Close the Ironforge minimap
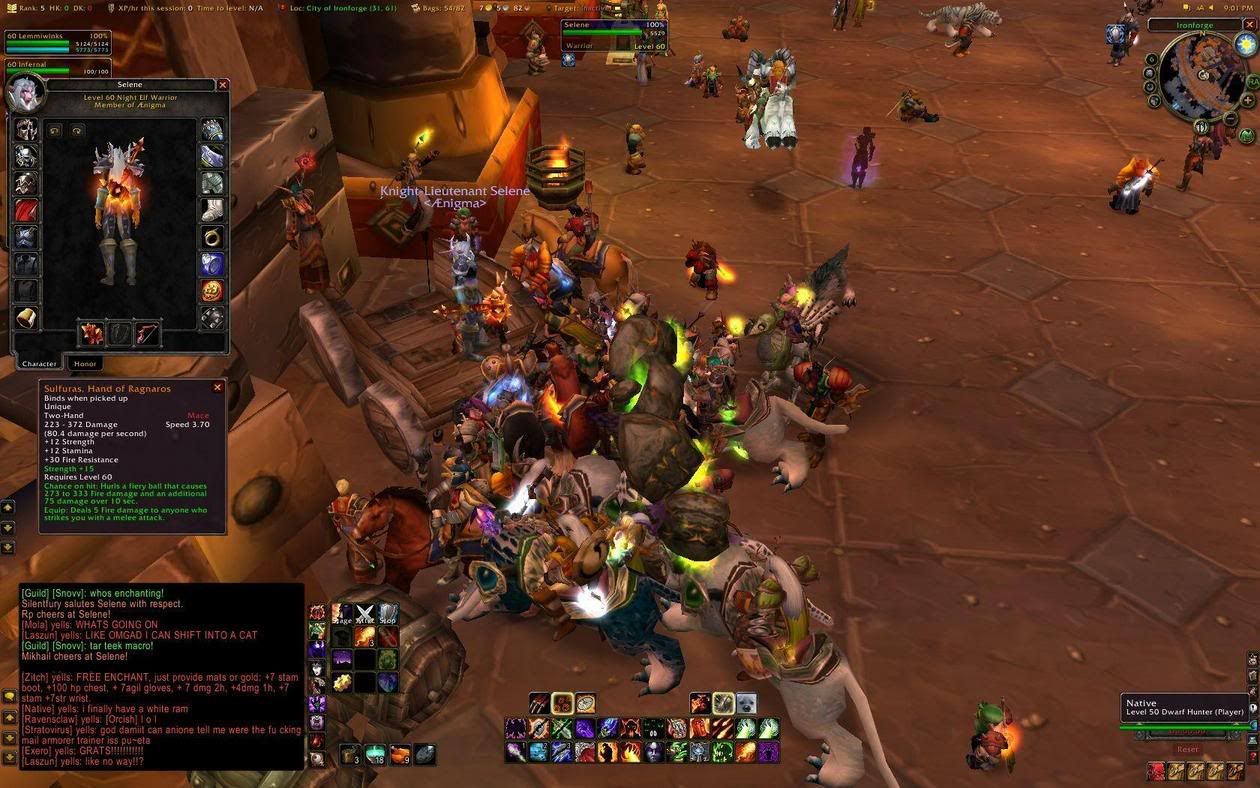 pos(1251,25)
